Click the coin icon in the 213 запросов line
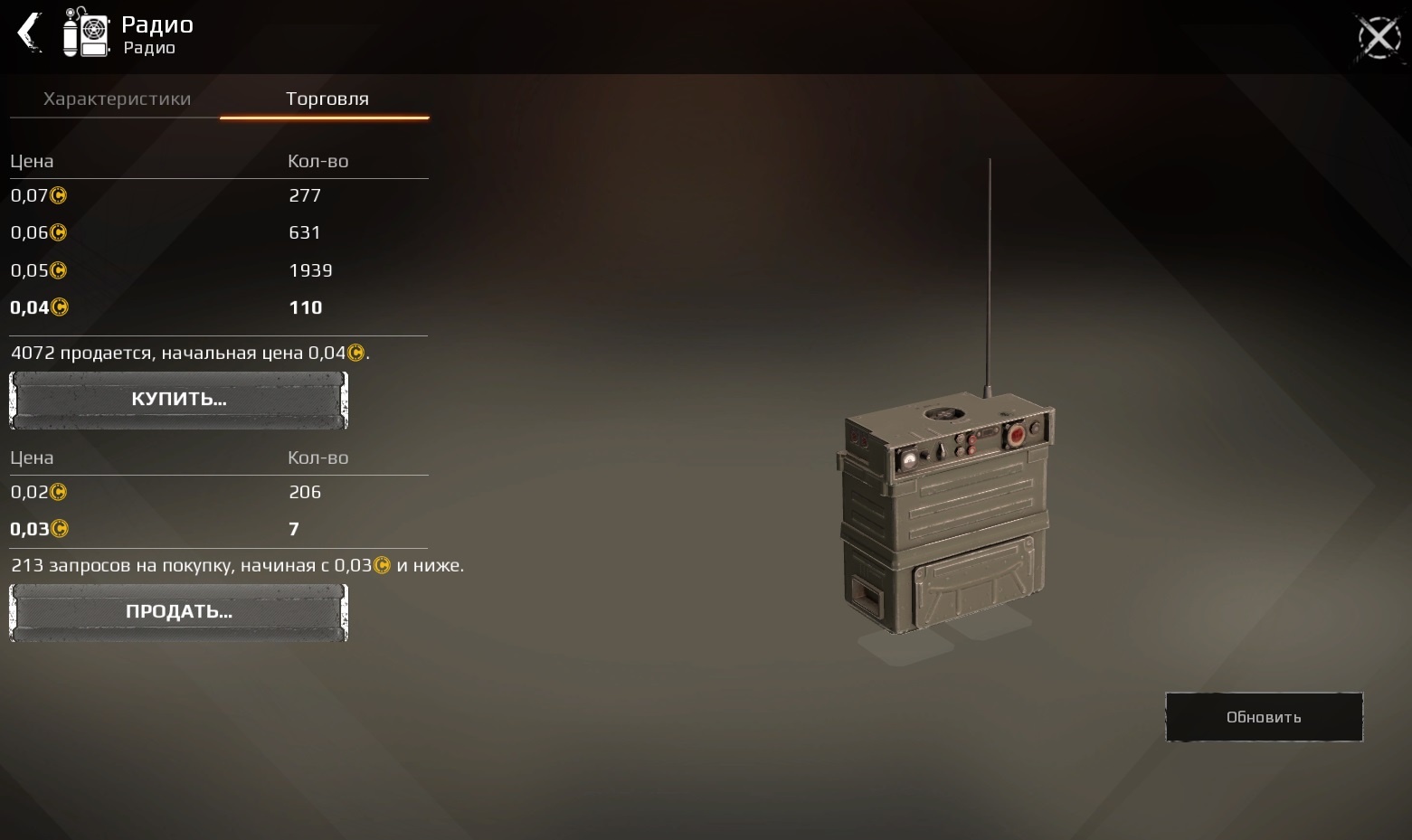Viewport: 1412px width, 840px height. point(383,565)
